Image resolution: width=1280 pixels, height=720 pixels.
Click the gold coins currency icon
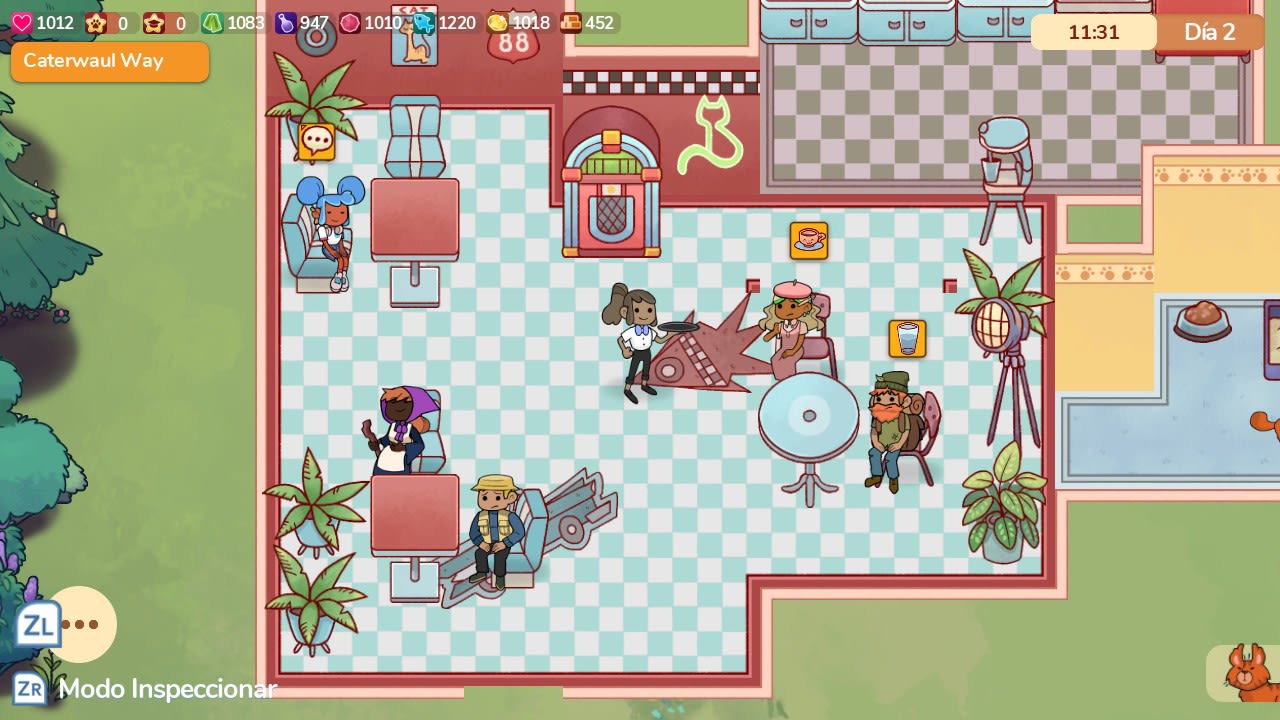click(497, 22)
